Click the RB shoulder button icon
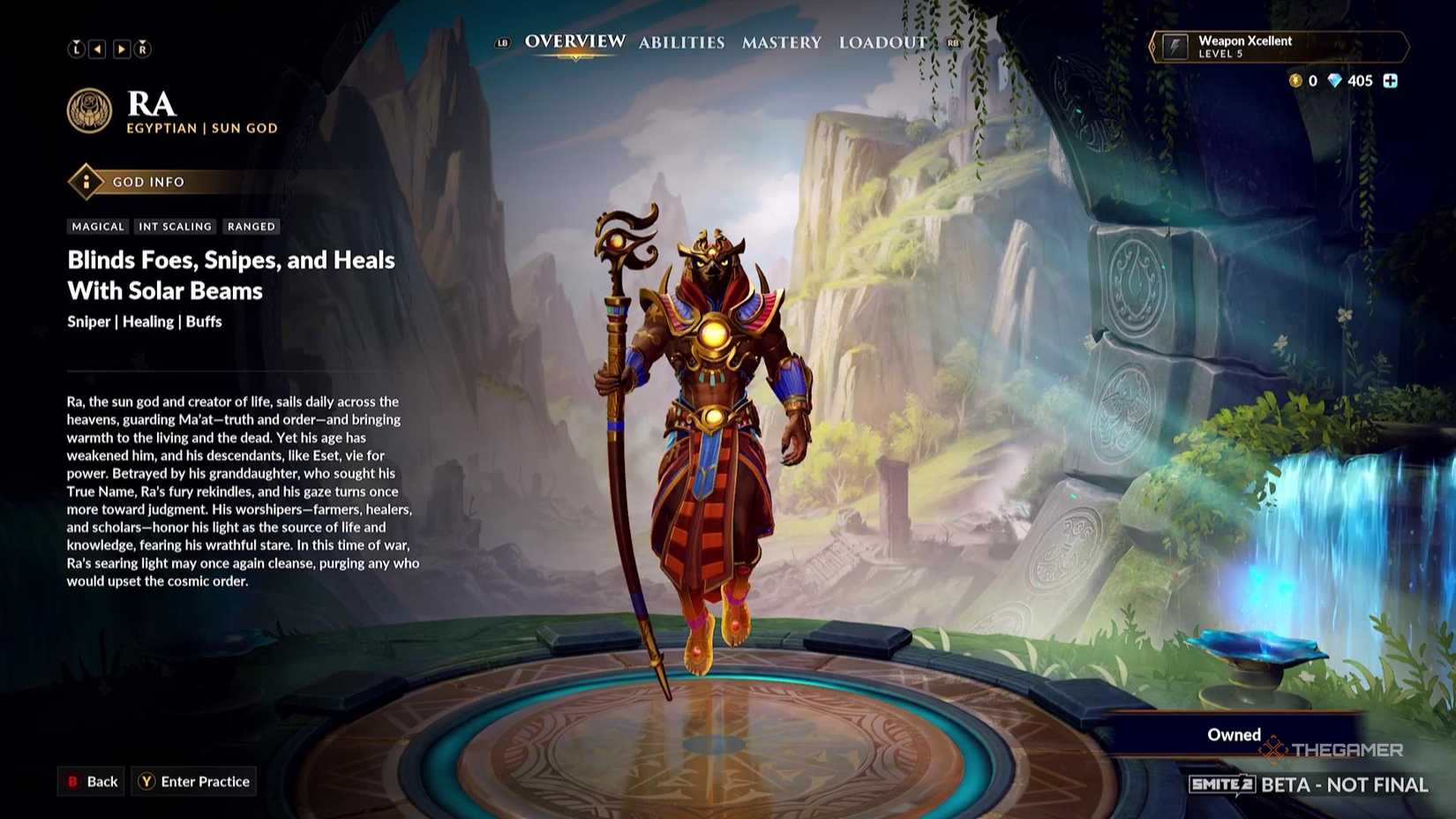 (x=952, y=41)
